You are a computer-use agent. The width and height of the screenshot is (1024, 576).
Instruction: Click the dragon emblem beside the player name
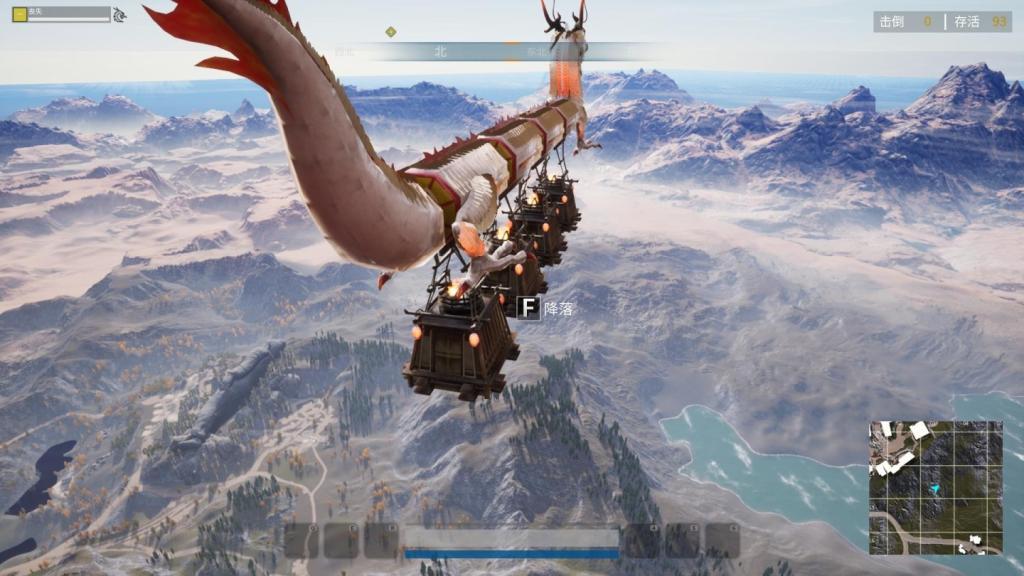(120, 15)
